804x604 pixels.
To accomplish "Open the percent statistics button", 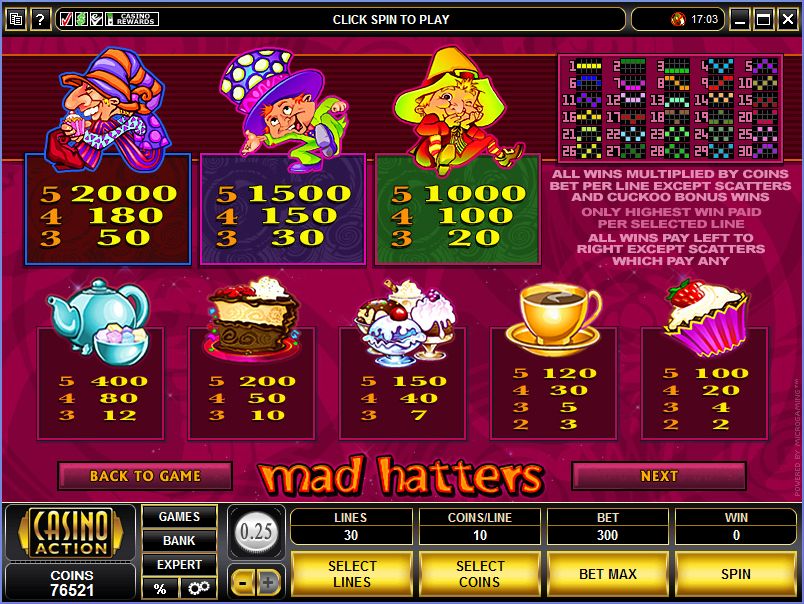I will (x=160, y=589).
